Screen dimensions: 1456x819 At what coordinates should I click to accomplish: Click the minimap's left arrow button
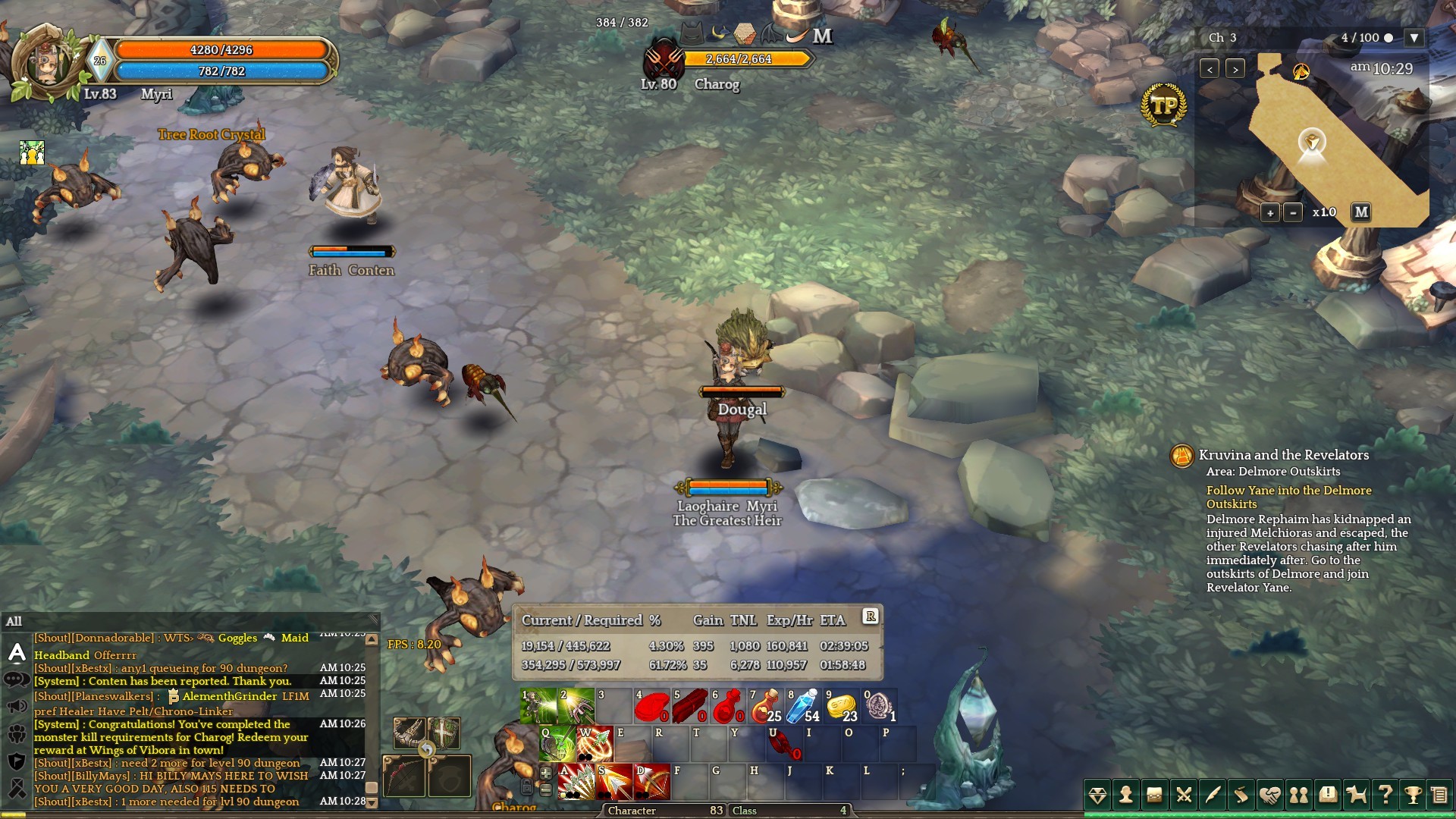[x=1210, y=69]
